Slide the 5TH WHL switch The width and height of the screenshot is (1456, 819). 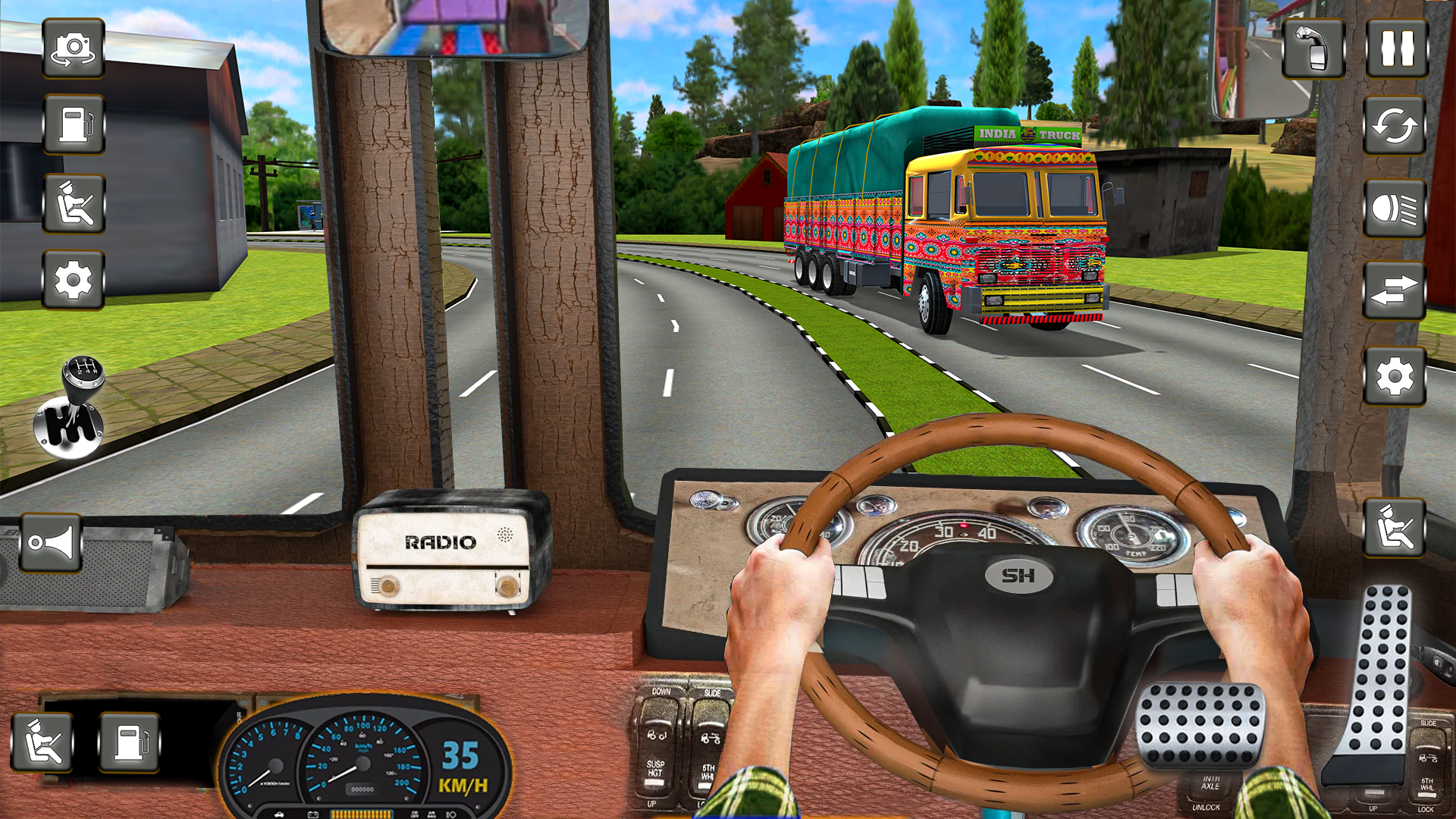pos(709,728)
